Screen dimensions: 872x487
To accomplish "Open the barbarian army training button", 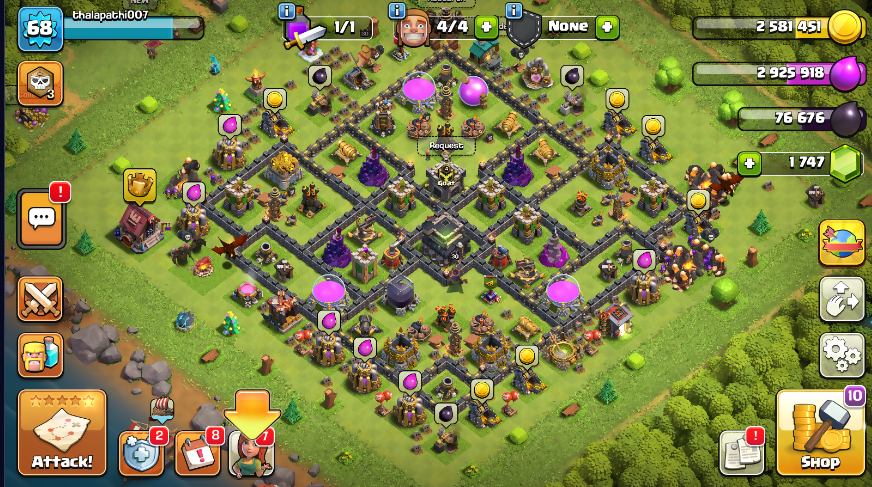I will pyautogui.click(x=40, y=354).
